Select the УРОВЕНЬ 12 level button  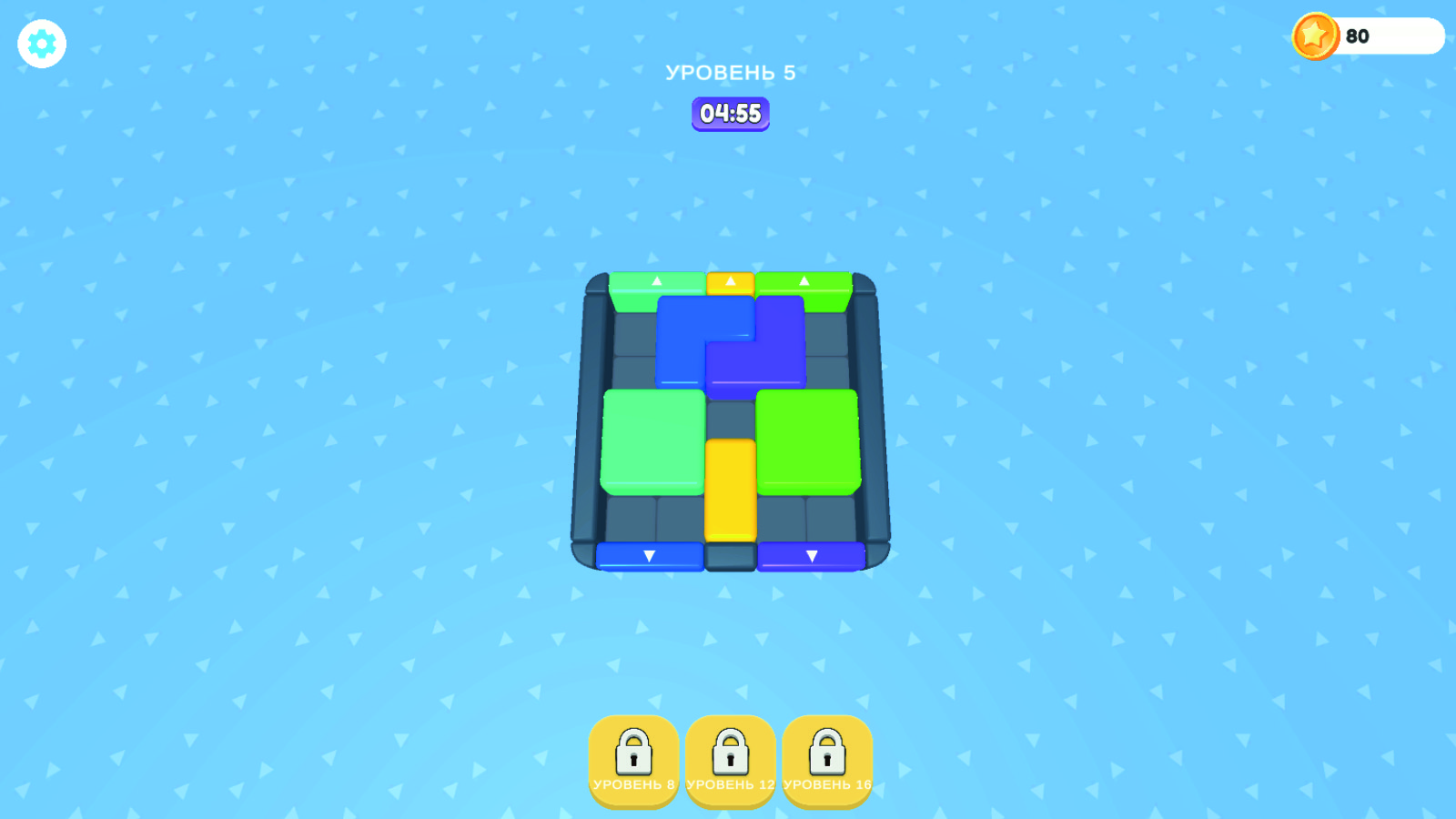coord(730,763)
